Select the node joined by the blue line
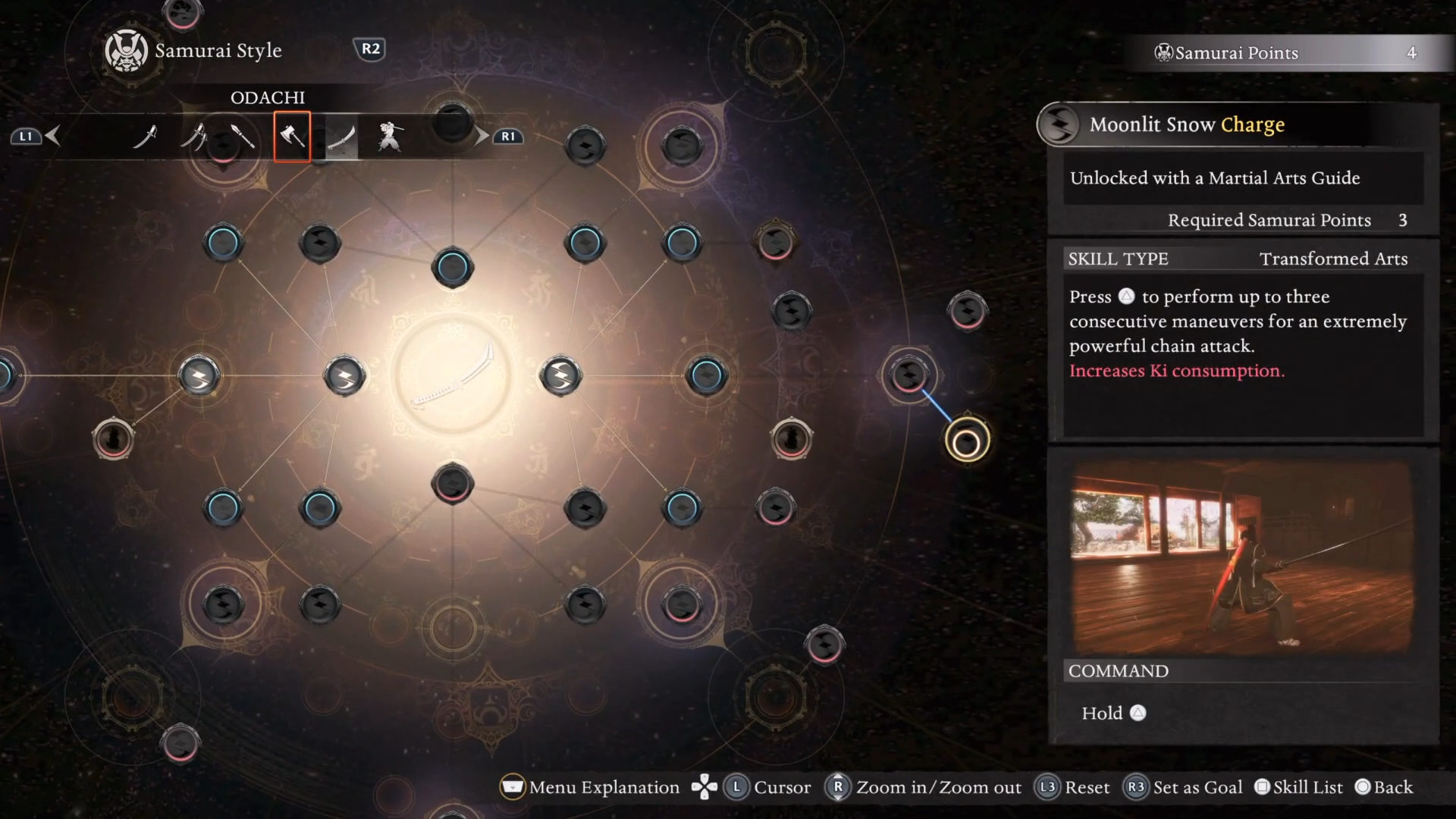 908,375
